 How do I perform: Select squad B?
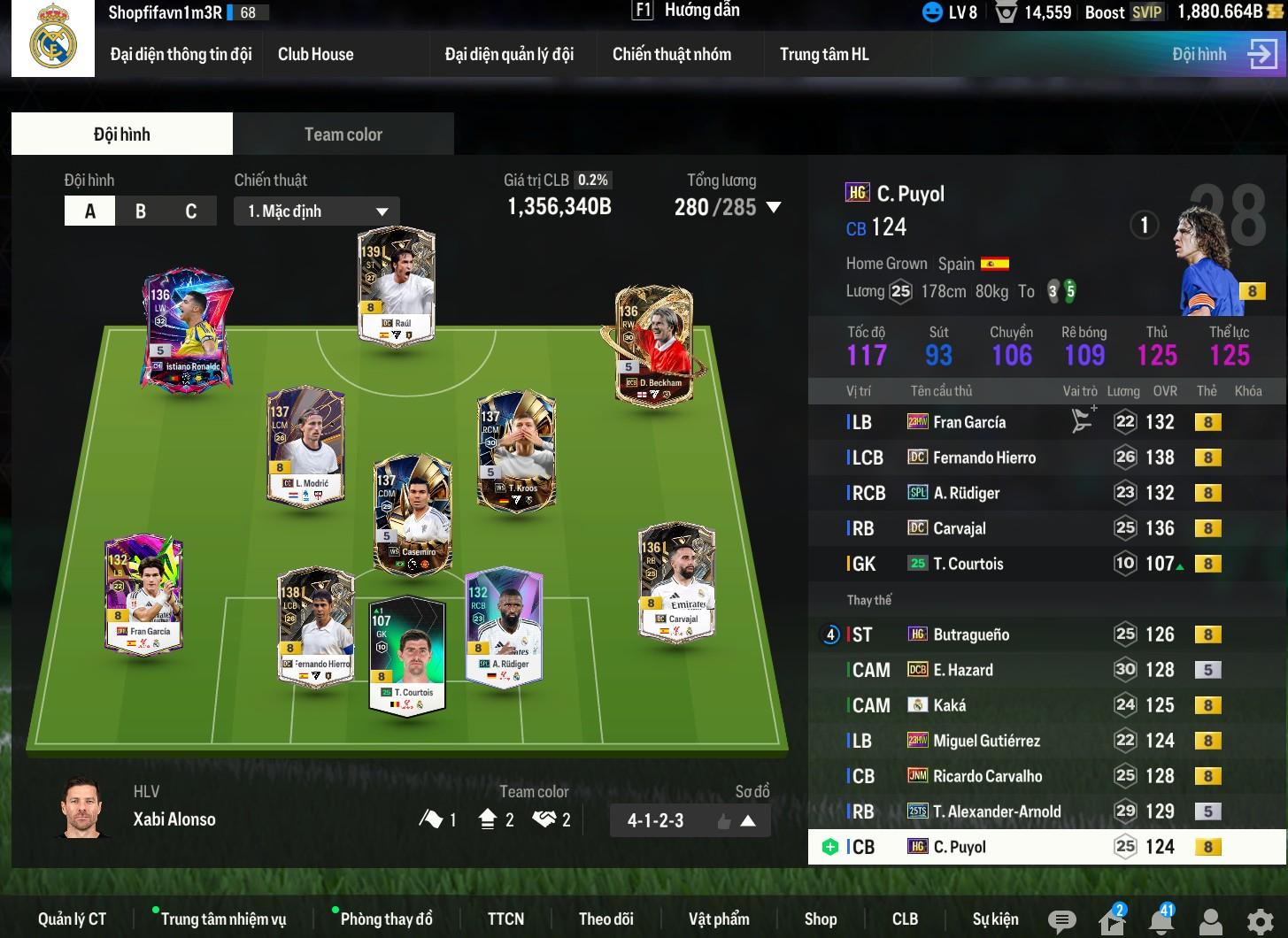click(141, 211)
